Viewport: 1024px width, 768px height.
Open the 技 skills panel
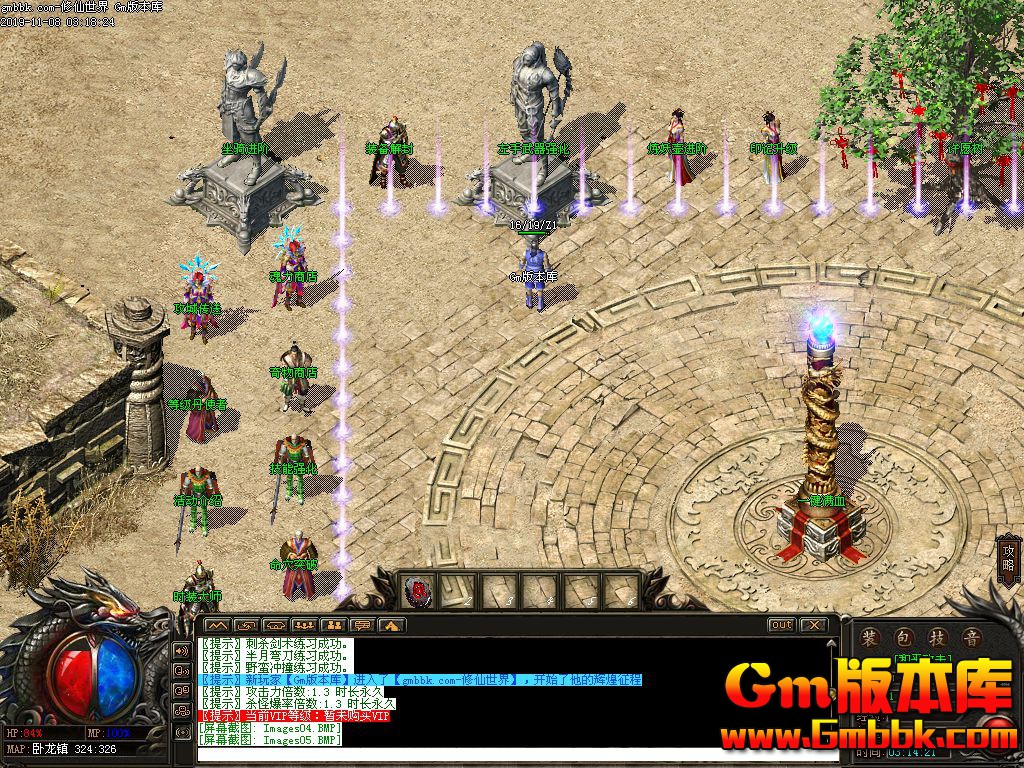click(x=938, y=638)
